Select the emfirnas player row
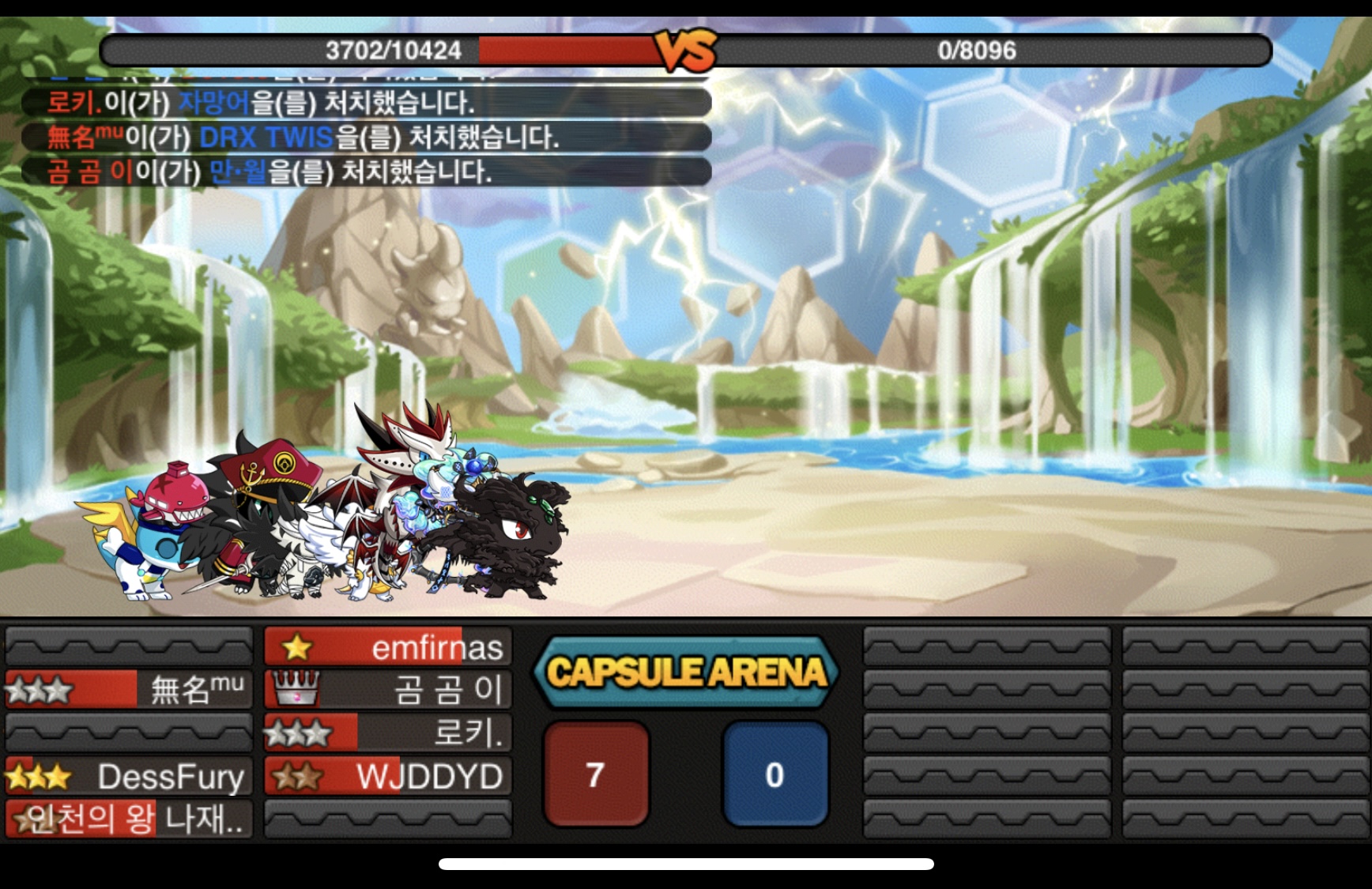This screenshot has height=889, width=1372. [x=387, y=647]
